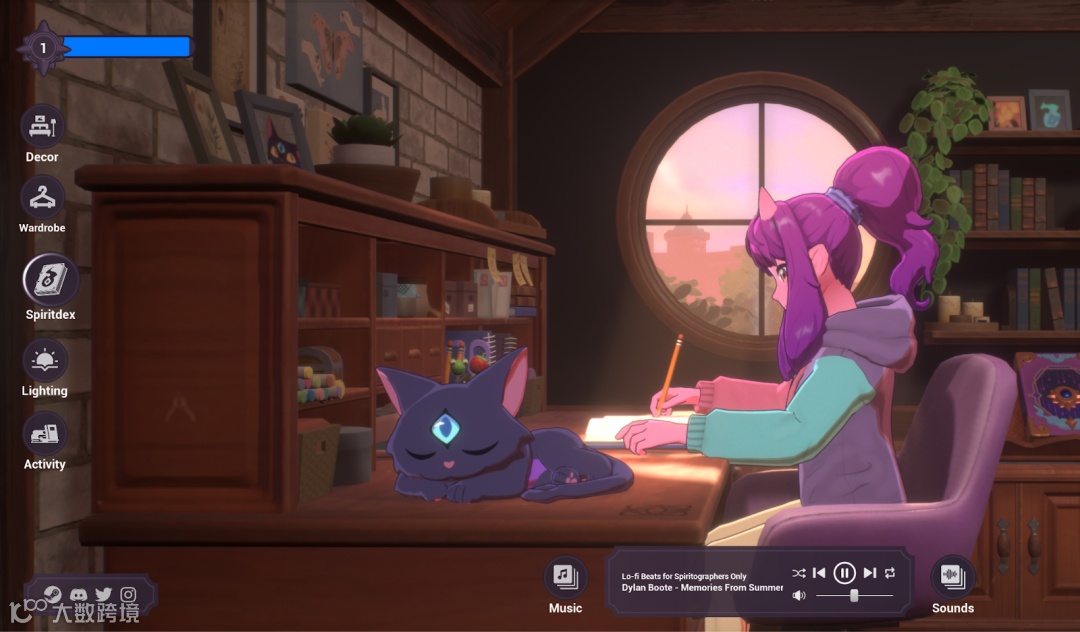Screen dimensions: 1080x632
Task: Open the Lighting options
Action: [44, 361]
